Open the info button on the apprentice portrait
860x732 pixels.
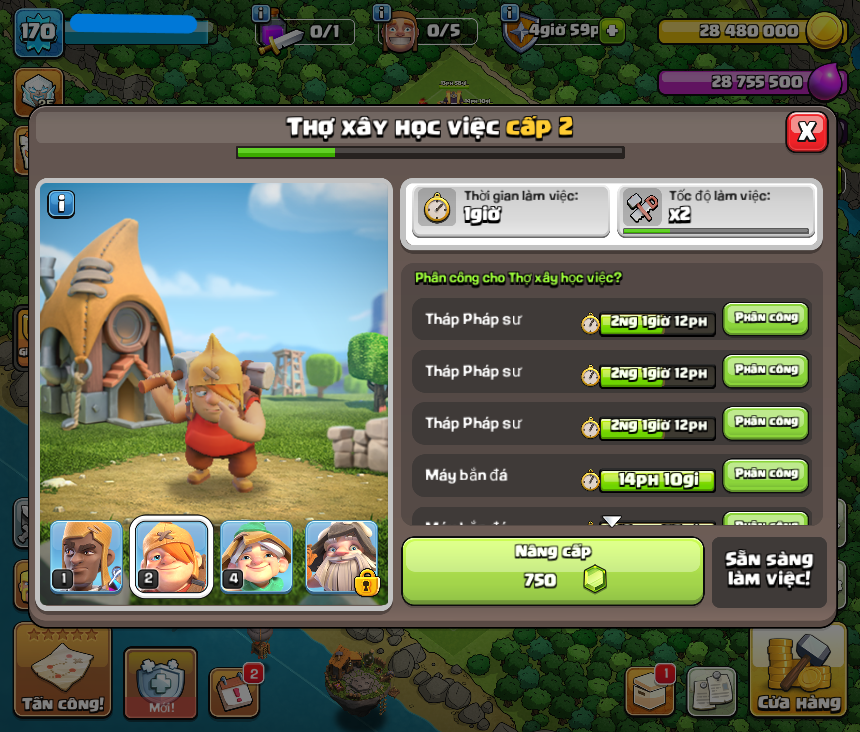tap(62, 204)
